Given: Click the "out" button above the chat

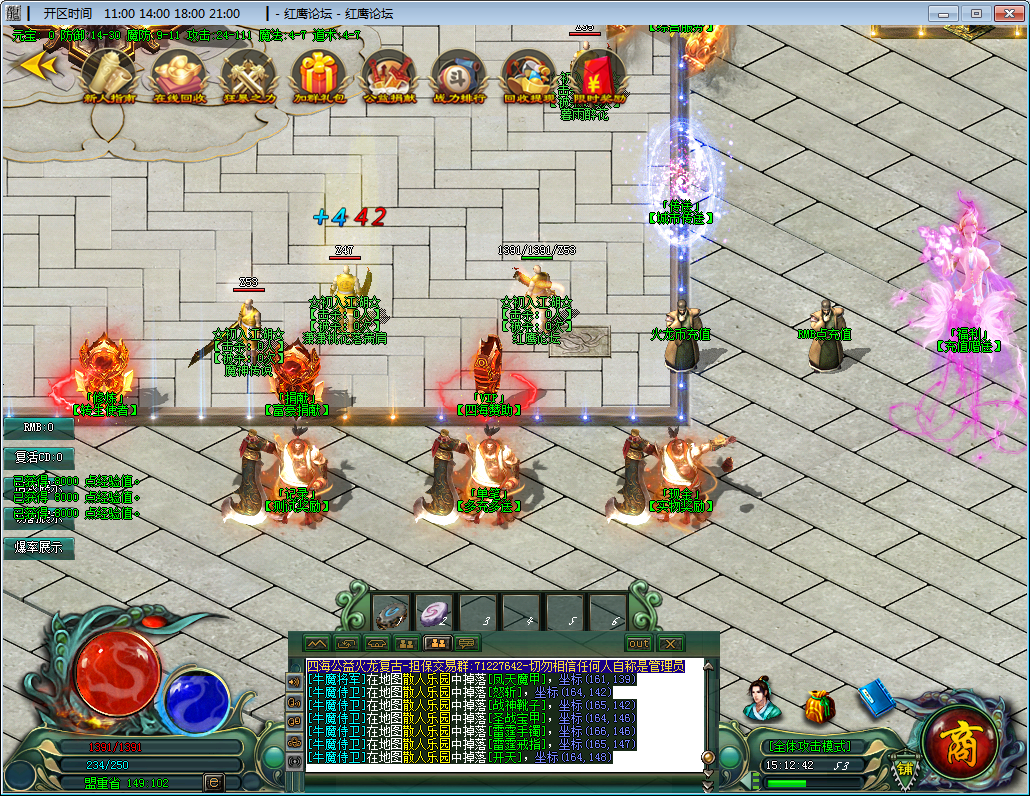Looking at the screenshot, I should click(x=638, y=643).
